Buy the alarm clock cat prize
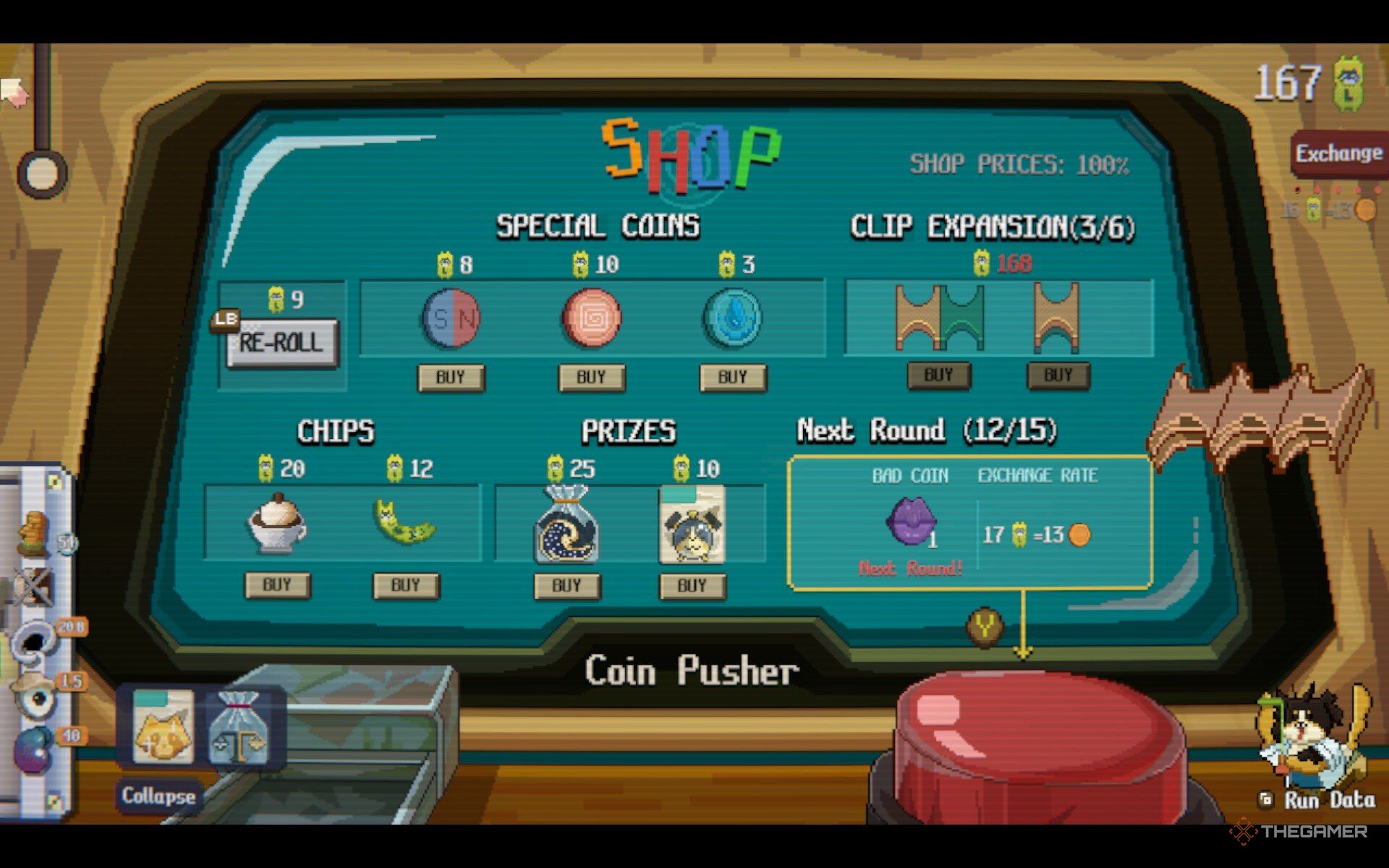The width and height of the screenshot is (1389, 868). 692,585
